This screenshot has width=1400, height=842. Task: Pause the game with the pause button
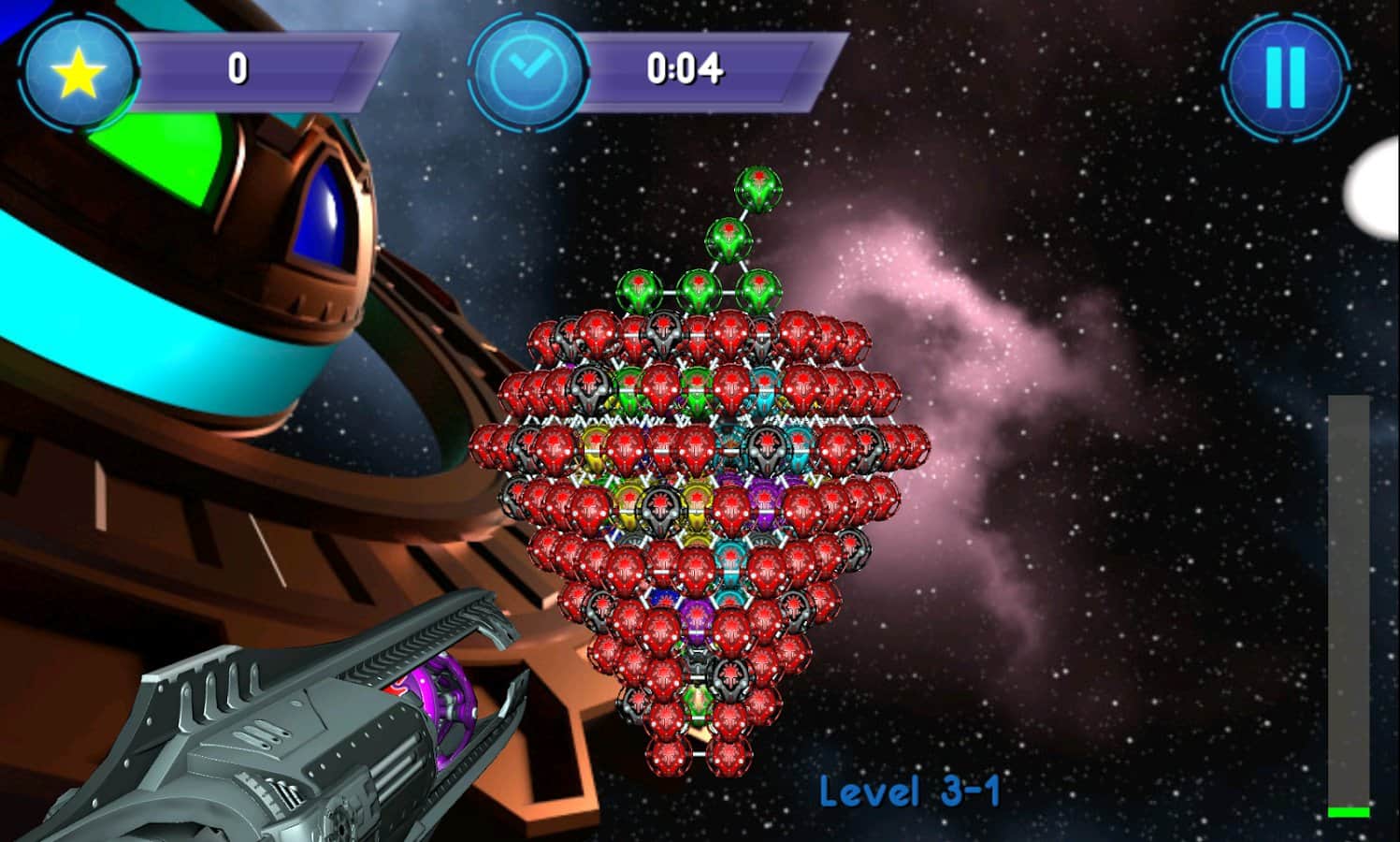point(1285,77)
